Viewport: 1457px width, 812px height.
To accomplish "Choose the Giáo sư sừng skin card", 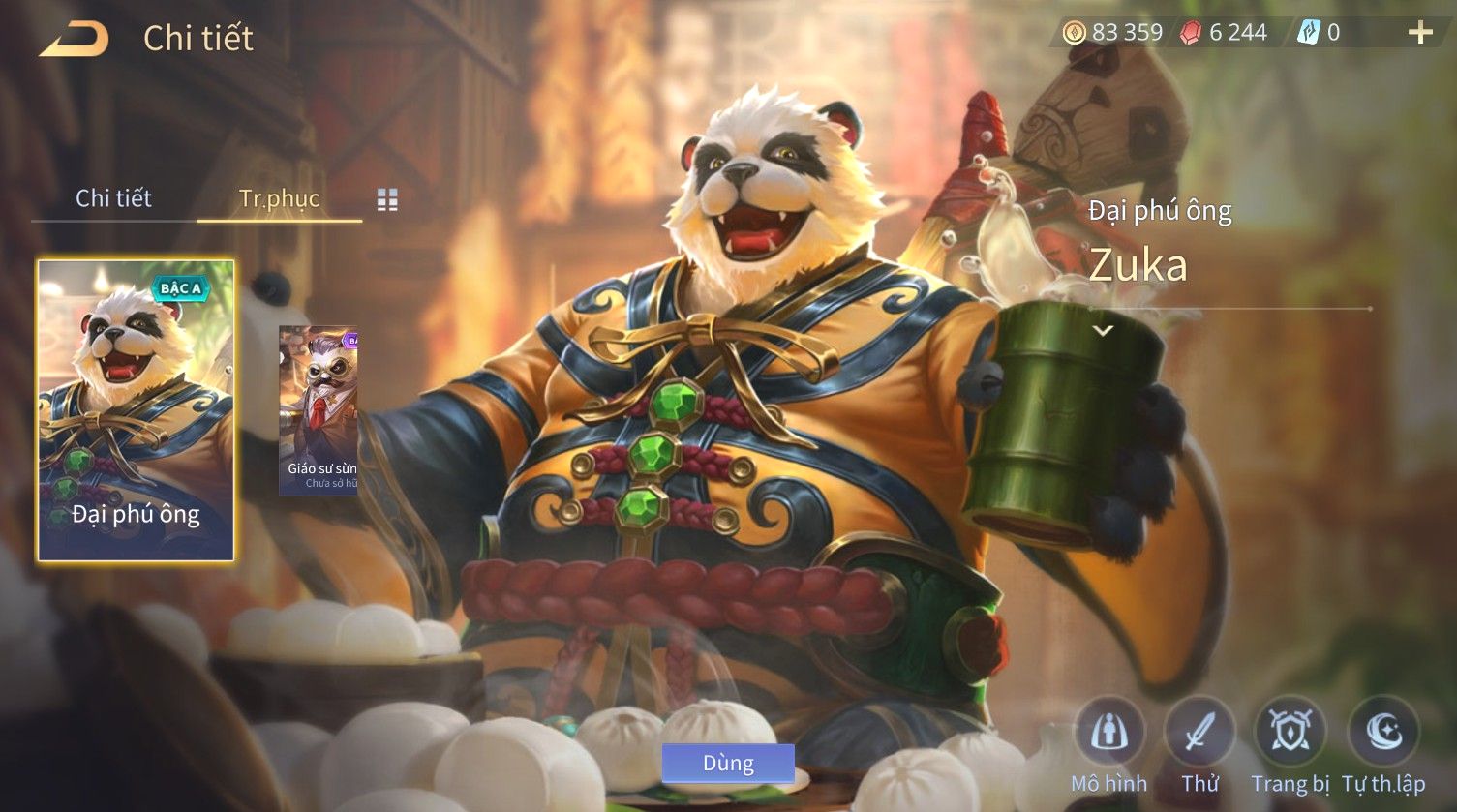I will (319, 410).
